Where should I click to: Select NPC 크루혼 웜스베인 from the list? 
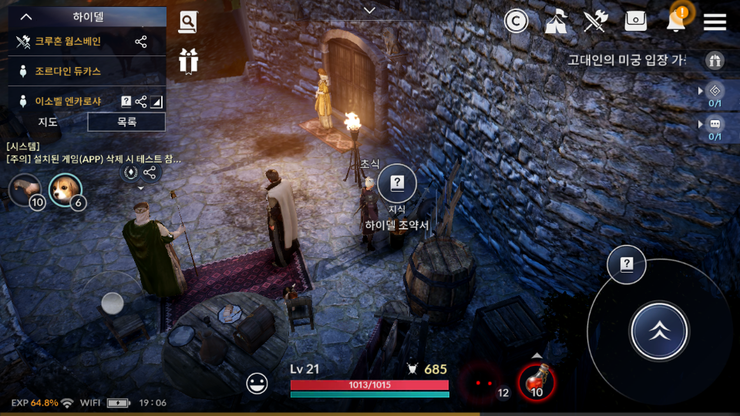68,42
